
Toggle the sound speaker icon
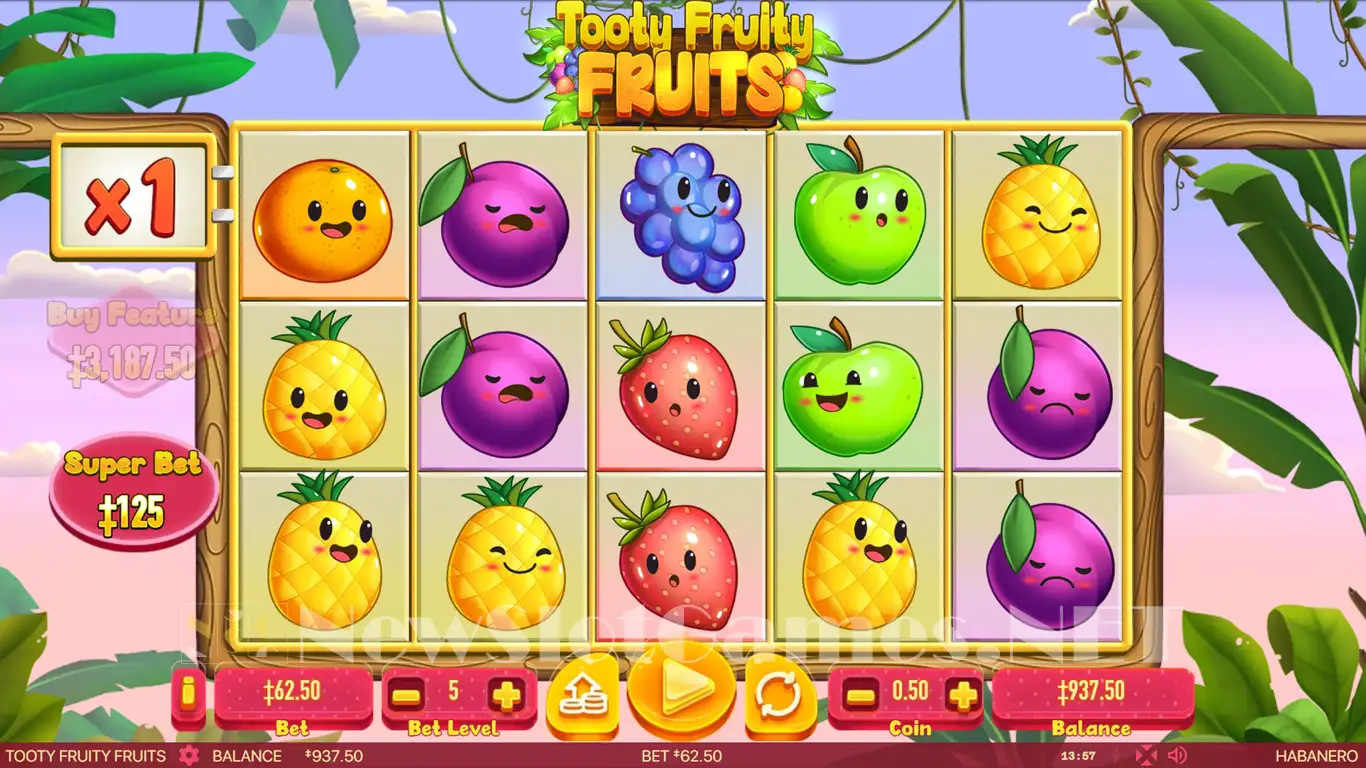point(1177,755)
